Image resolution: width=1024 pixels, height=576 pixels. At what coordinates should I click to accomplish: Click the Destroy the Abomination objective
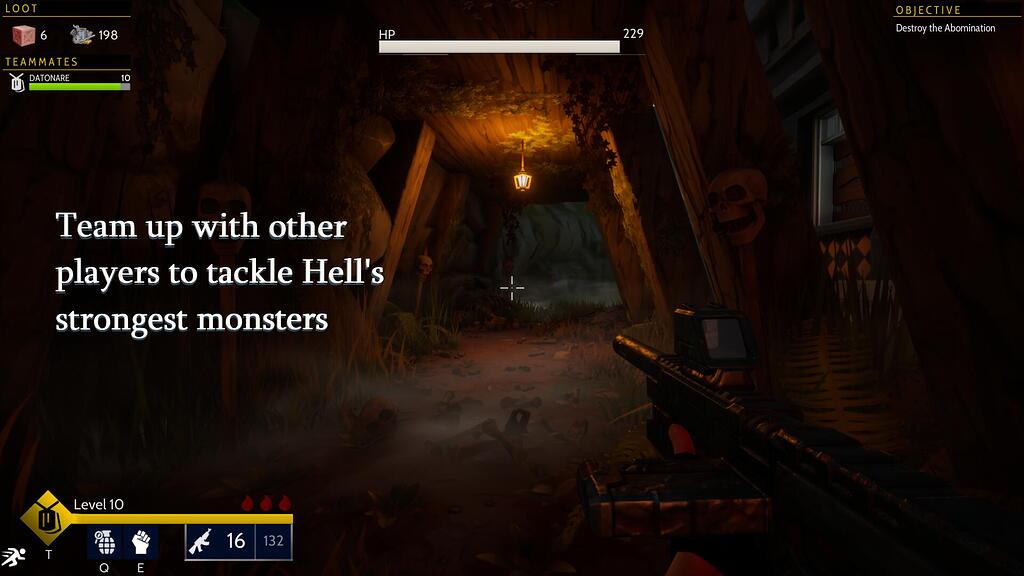pos(945,29)
